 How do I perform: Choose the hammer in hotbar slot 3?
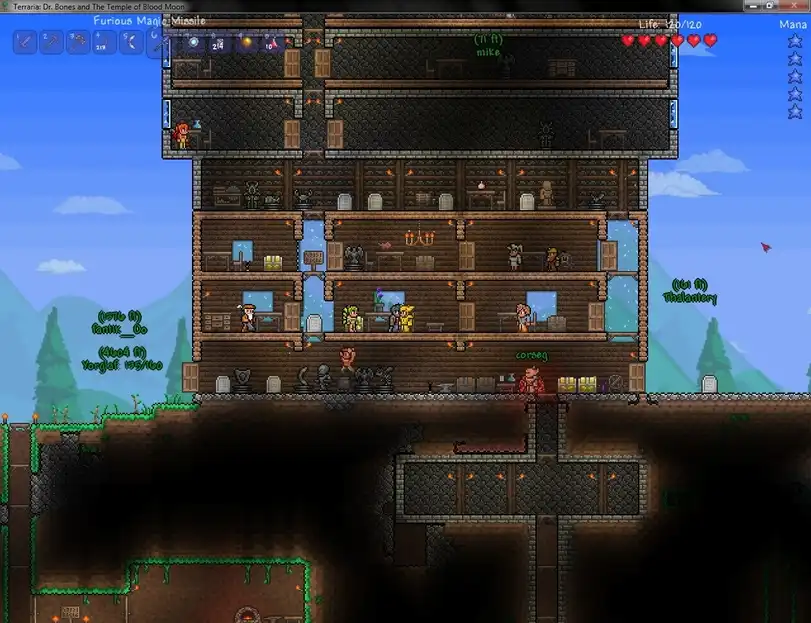[x=78, y=42]
